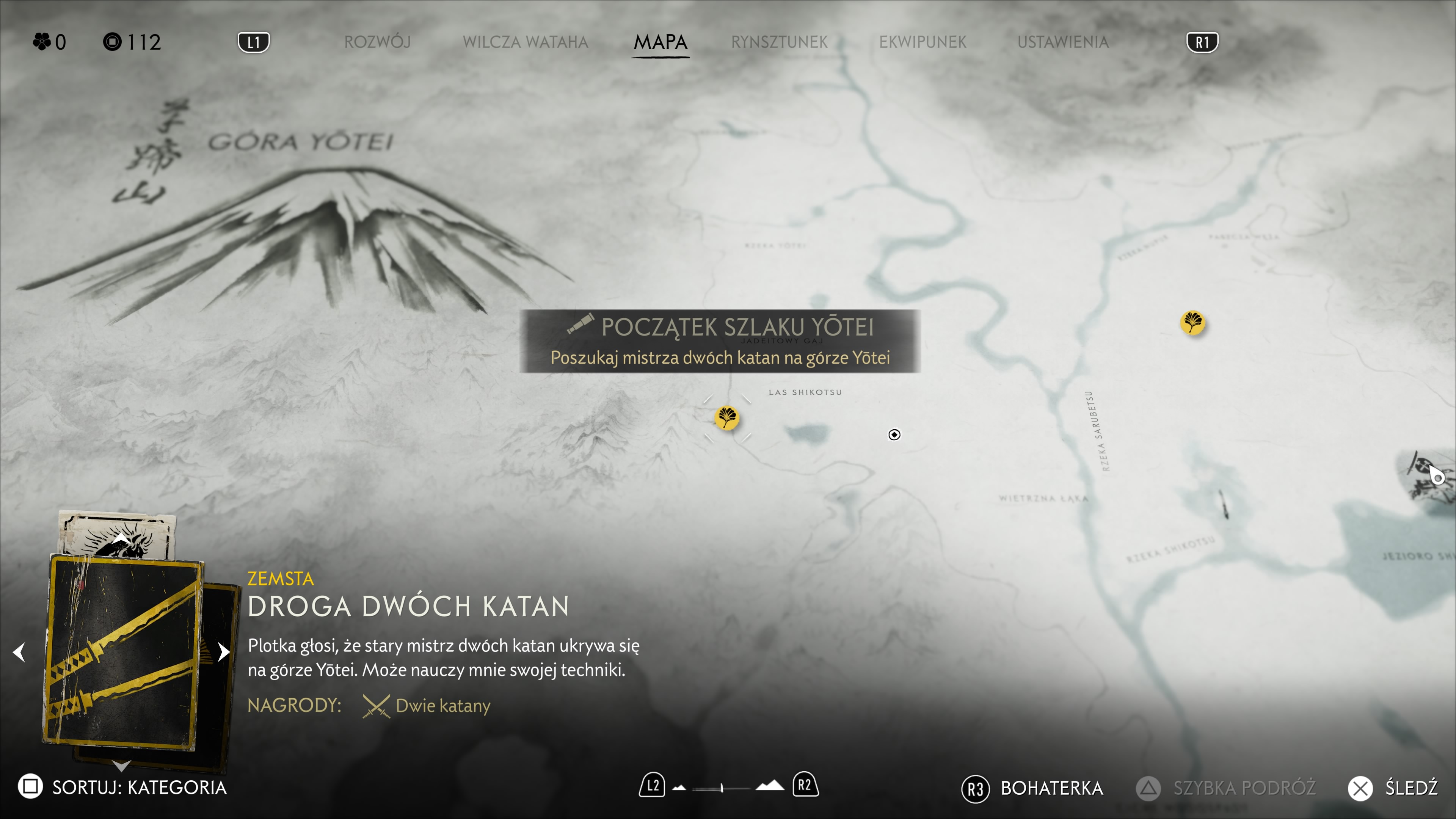Image resolution: width=1456 pixels, height=819 pixels.
Task: Click the yellow ginkgo marker near the right edge
Action: point(1192,323)
